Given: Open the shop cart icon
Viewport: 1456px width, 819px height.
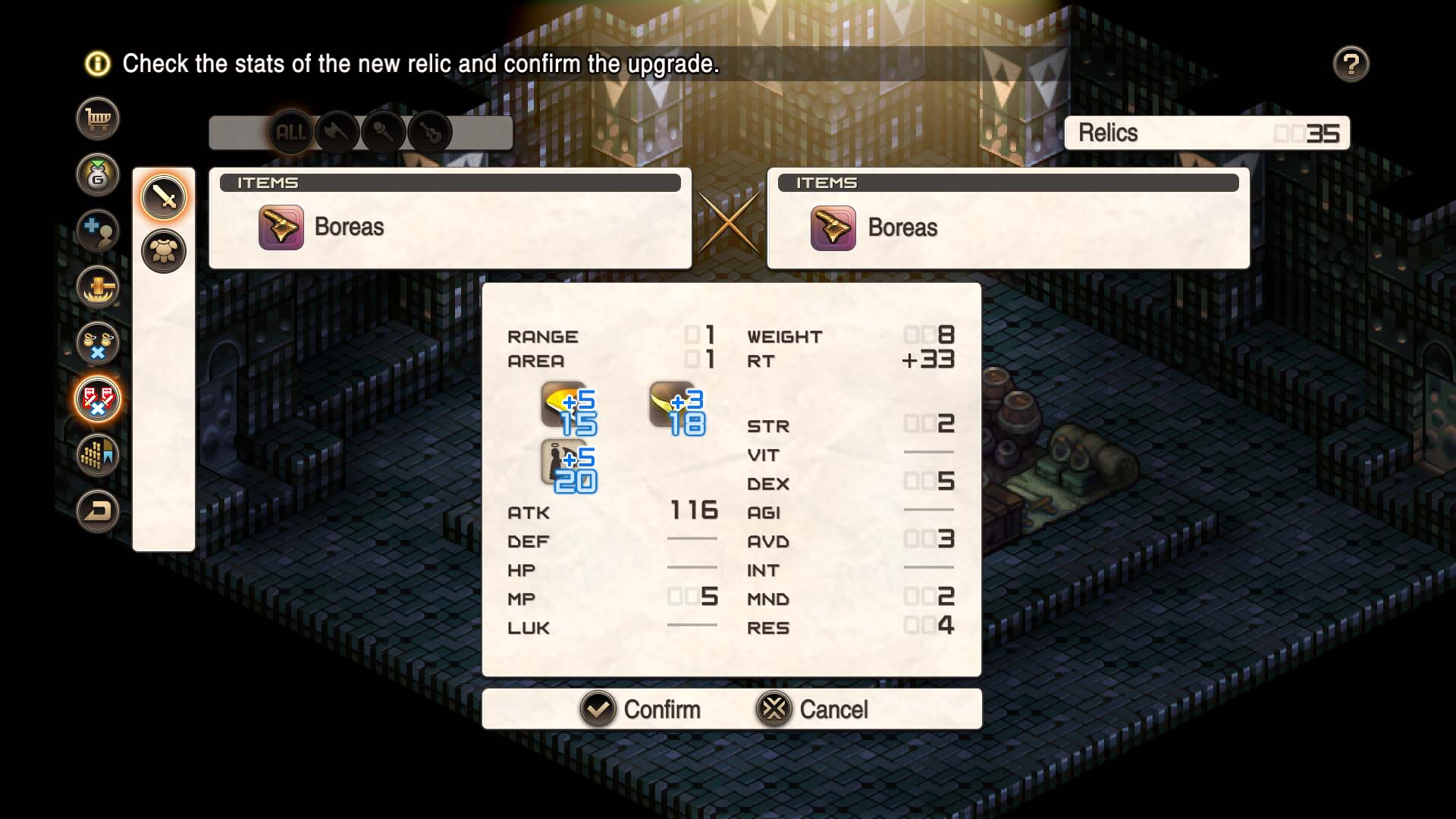Looking at the screenshot, I should click(x=97, y=118).
